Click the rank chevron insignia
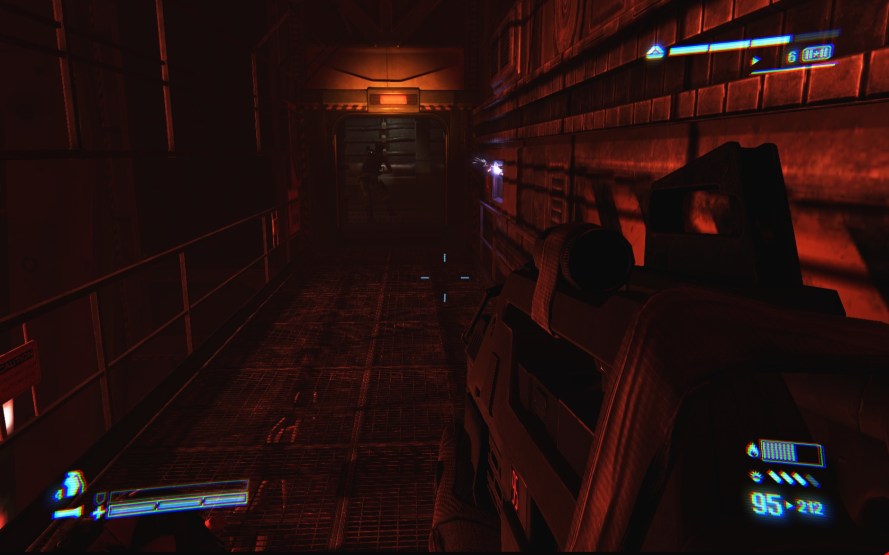This screenshot has width=889, height=555. 655,52
